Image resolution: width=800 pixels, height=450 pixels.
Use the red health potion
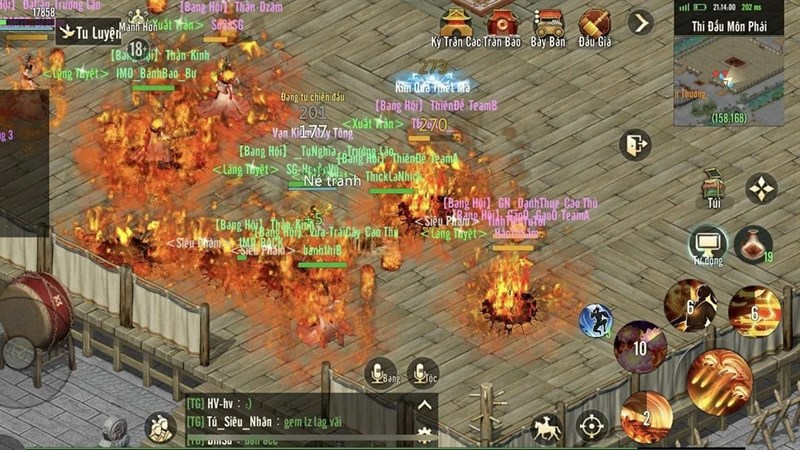pos(752,244)
